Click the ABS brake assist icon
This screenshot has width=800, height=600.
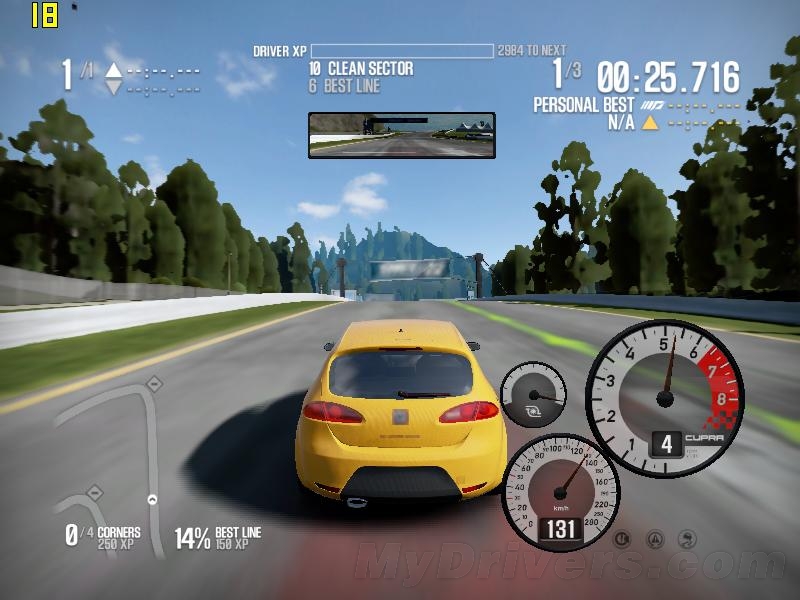pos(622,540)
